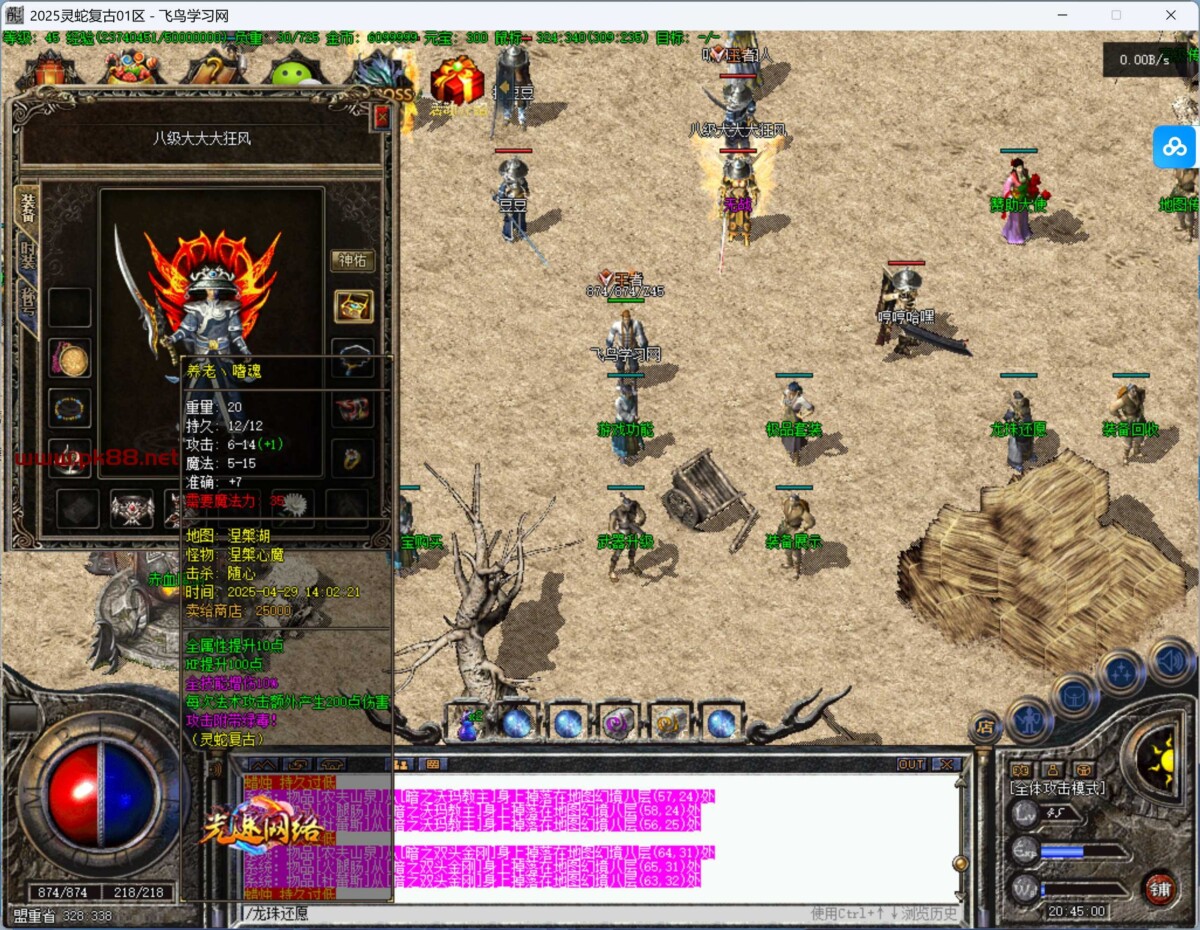Use the orange swirl scroll in the hotbar
Viewport: 1200px width, 930px height.
click(668, 723)
